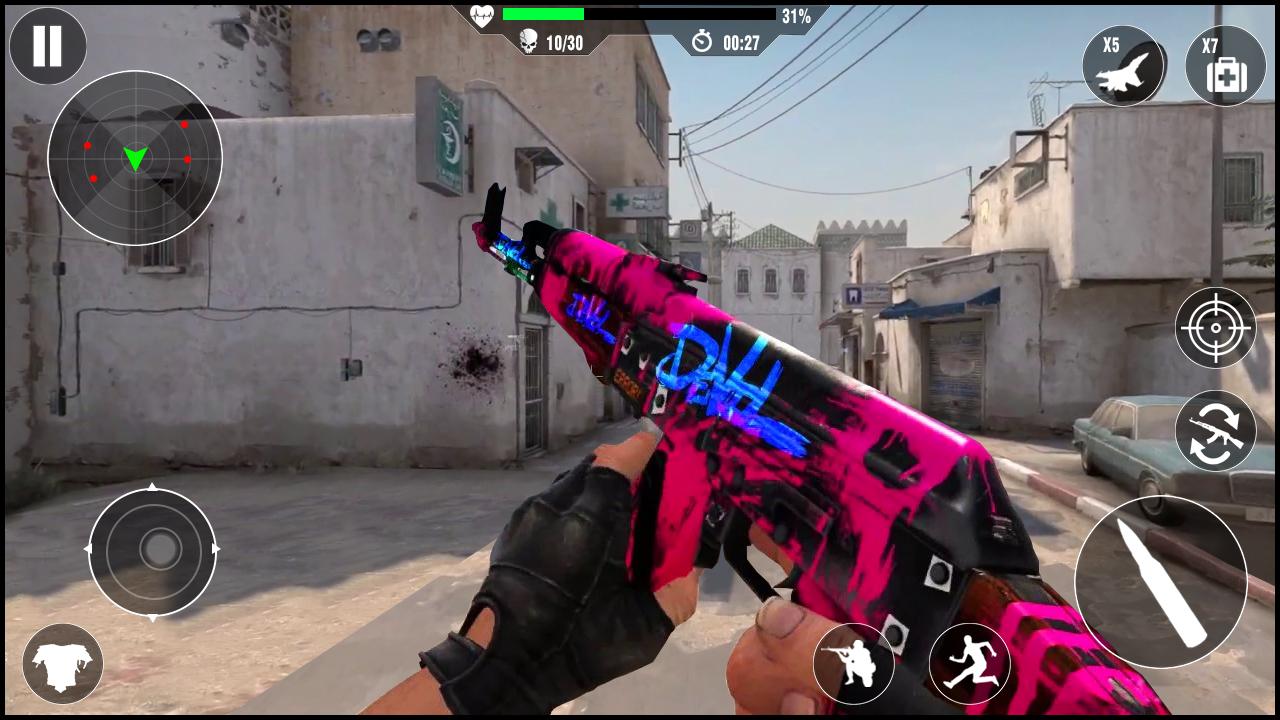Switch weapons using the rifle swap icon
The height and width of the screenshot is (720, 1280).
1216,428
